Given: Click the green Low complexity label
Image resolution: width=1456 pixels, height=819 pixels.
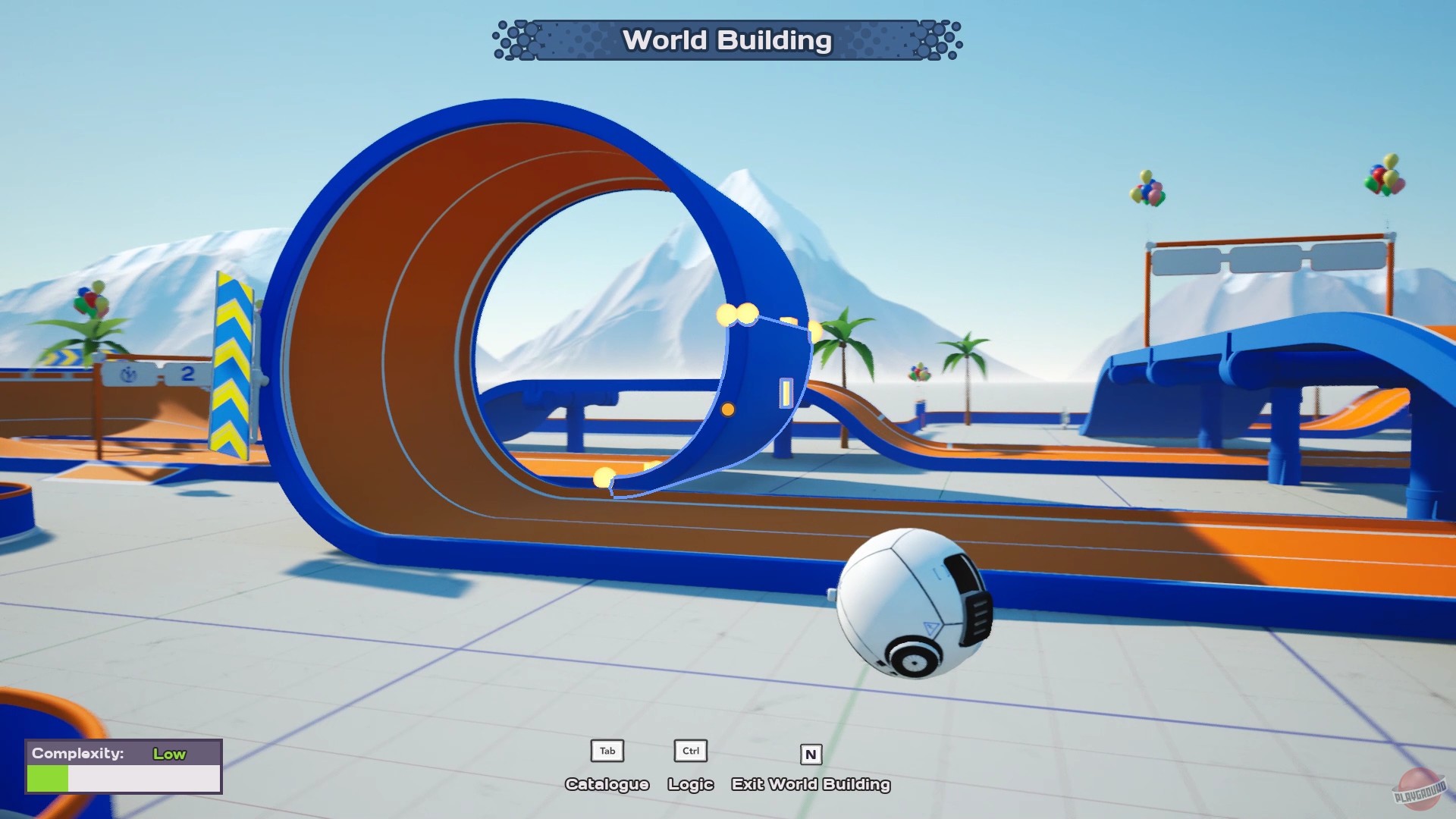Looking at the screenshot, I should point(168,754).
